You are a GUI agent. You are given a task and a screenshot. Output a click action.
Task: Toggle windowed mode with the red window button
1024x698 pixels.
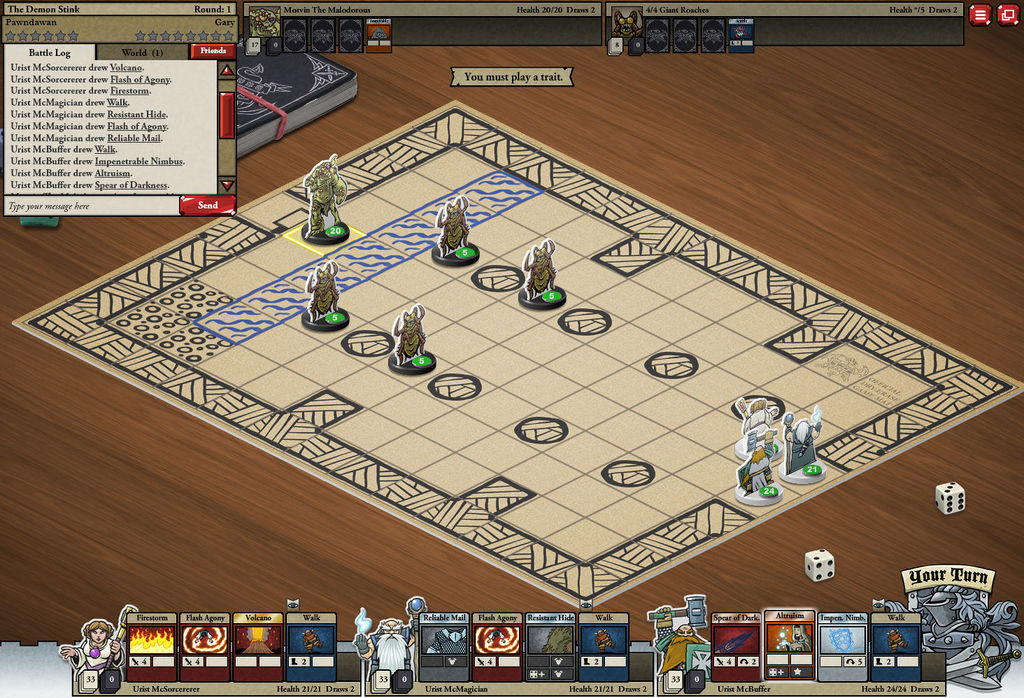(1007, 15)
